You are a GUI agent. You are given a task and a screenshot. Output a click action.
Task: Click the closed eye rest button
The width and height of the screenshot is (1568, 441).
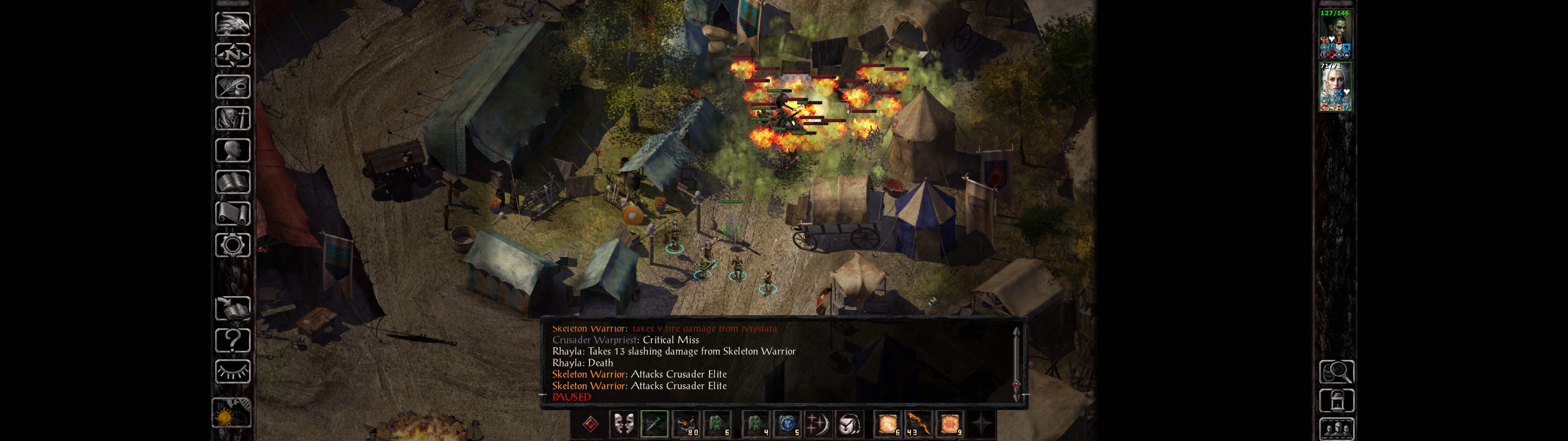[232, 371]
